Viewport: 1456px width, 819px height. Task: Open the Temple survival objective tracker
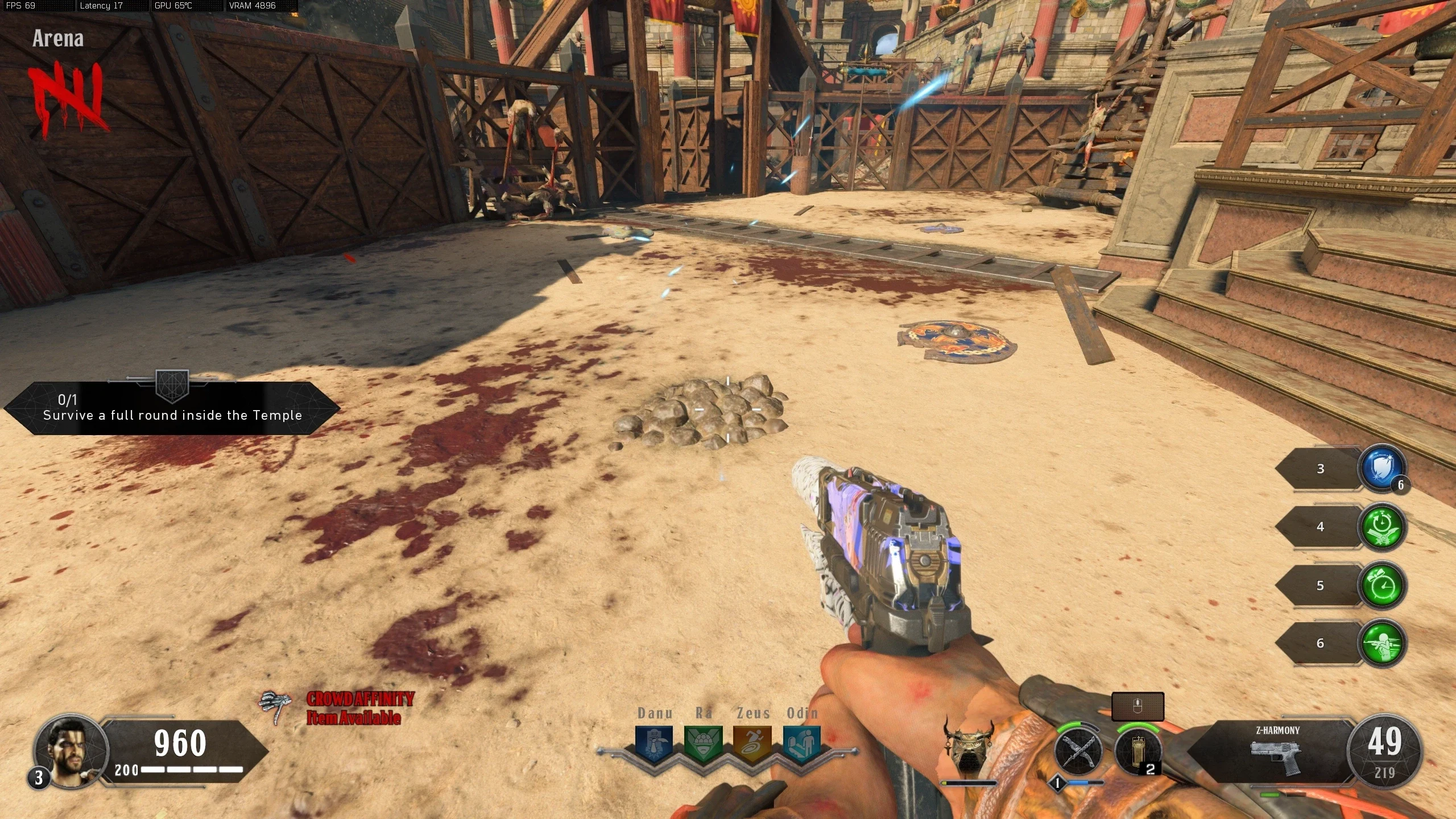pos(172,408)
